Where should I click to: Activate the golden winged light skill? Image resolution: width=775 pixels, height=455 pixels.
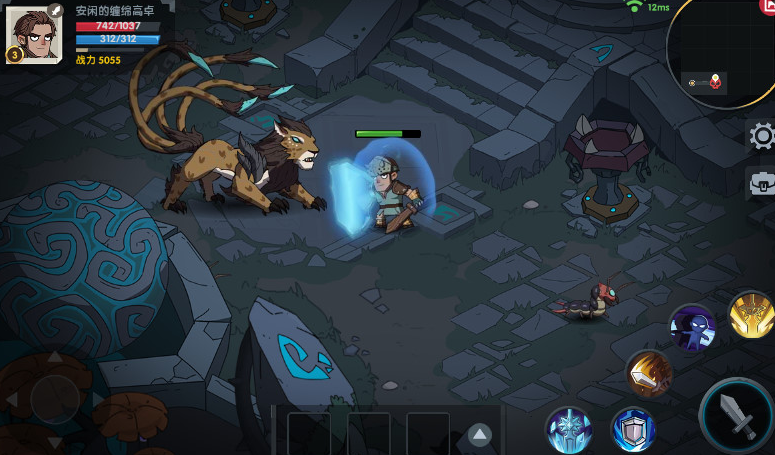point(752,315)
